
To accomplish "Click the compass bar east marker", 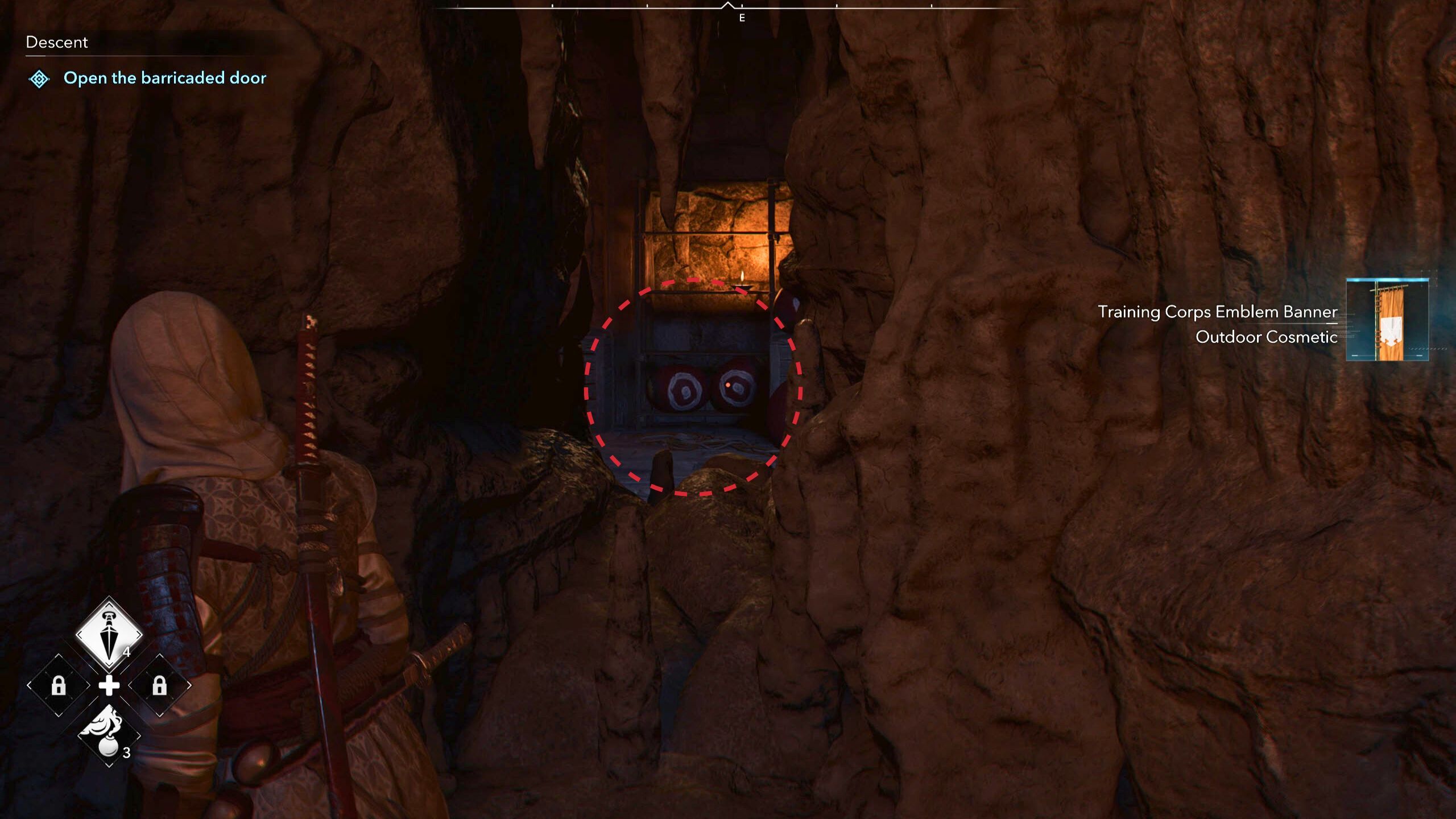I will coord(742,18).
